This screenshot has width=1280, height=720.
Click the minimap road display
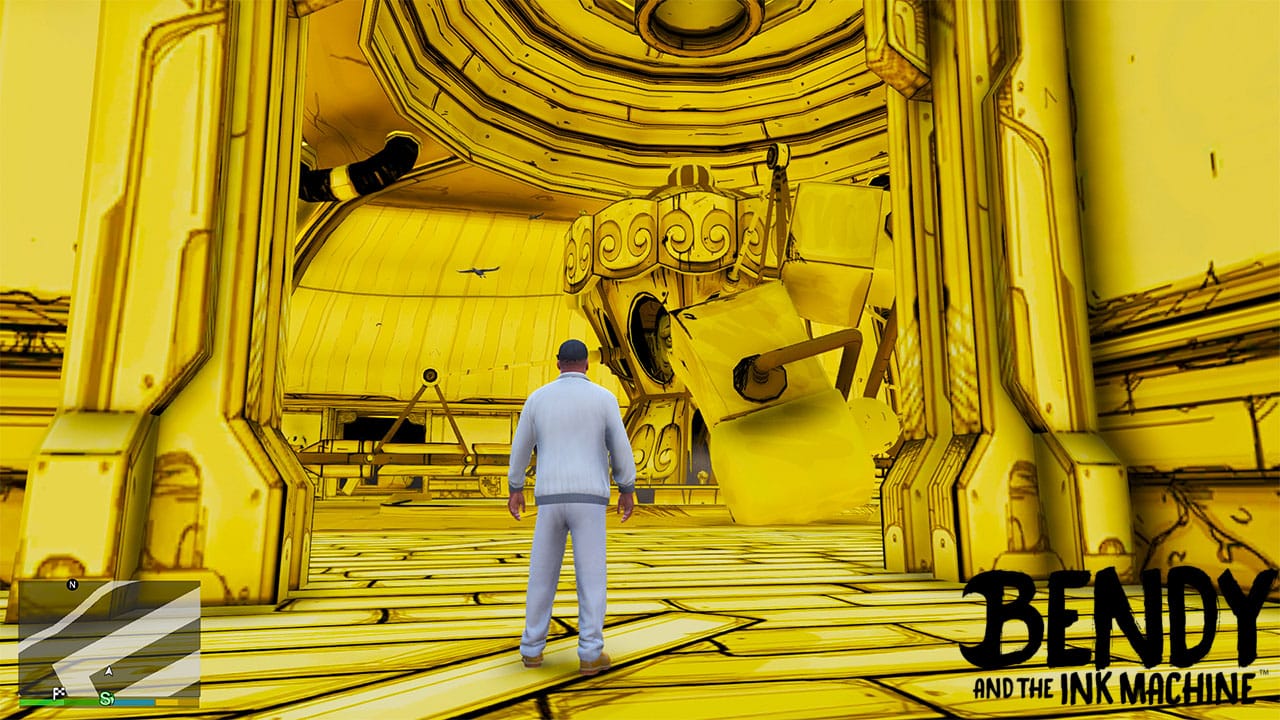(x=109, y=640)
